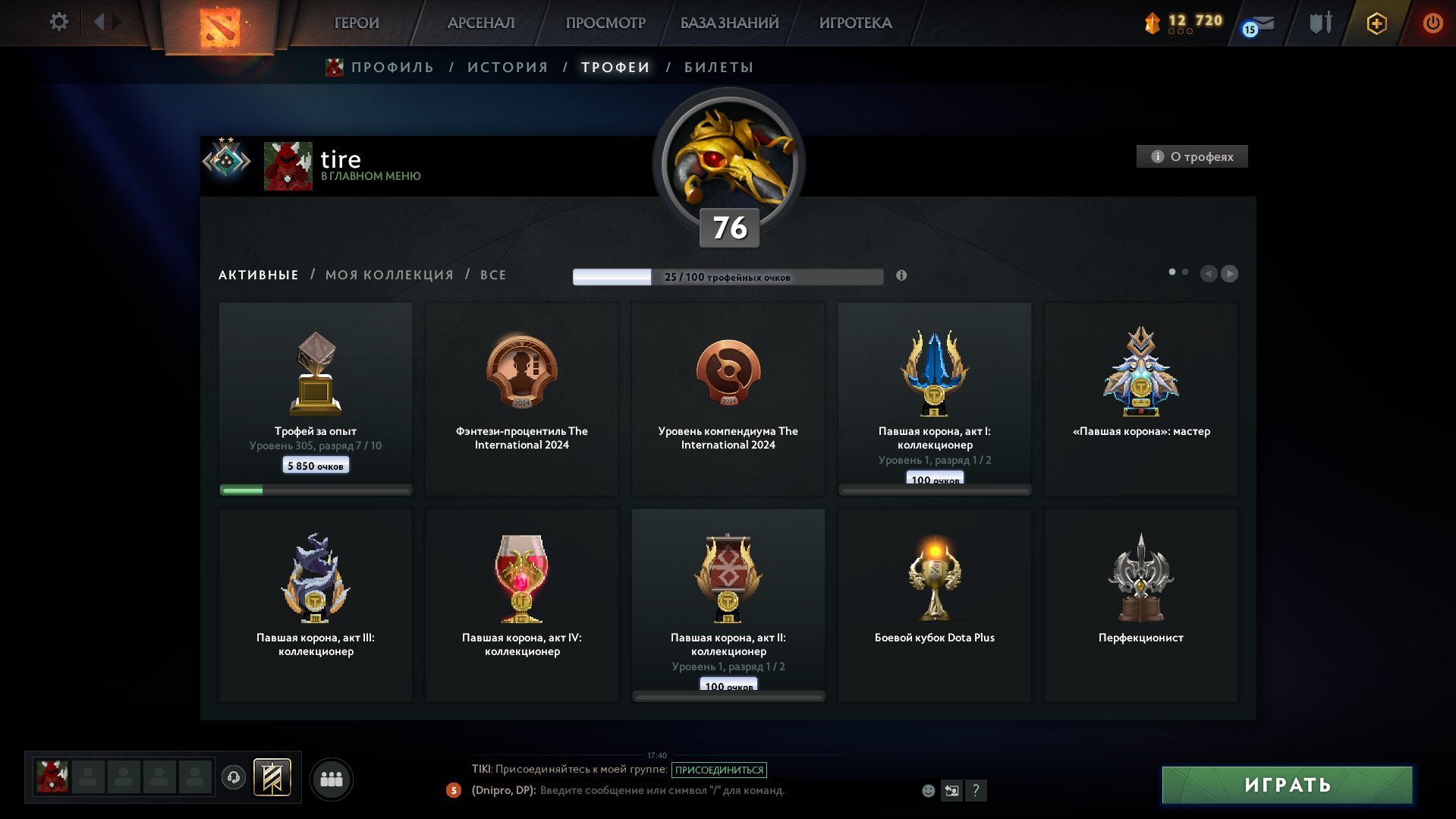Click the О трофеях info button
The image size is (1456, 819).
click(1192, 156)
